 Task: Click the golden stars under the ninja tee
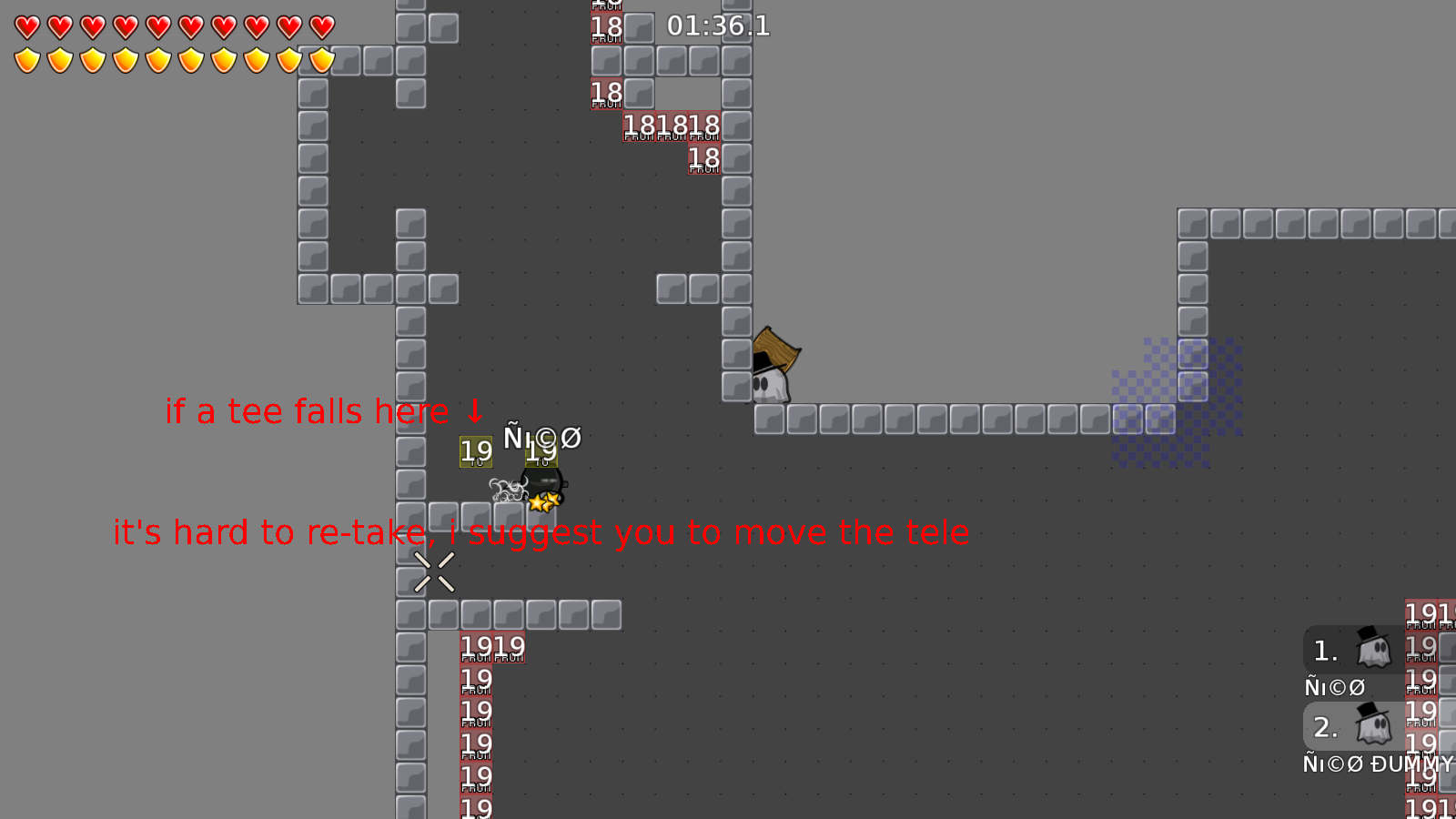point(544,500)
